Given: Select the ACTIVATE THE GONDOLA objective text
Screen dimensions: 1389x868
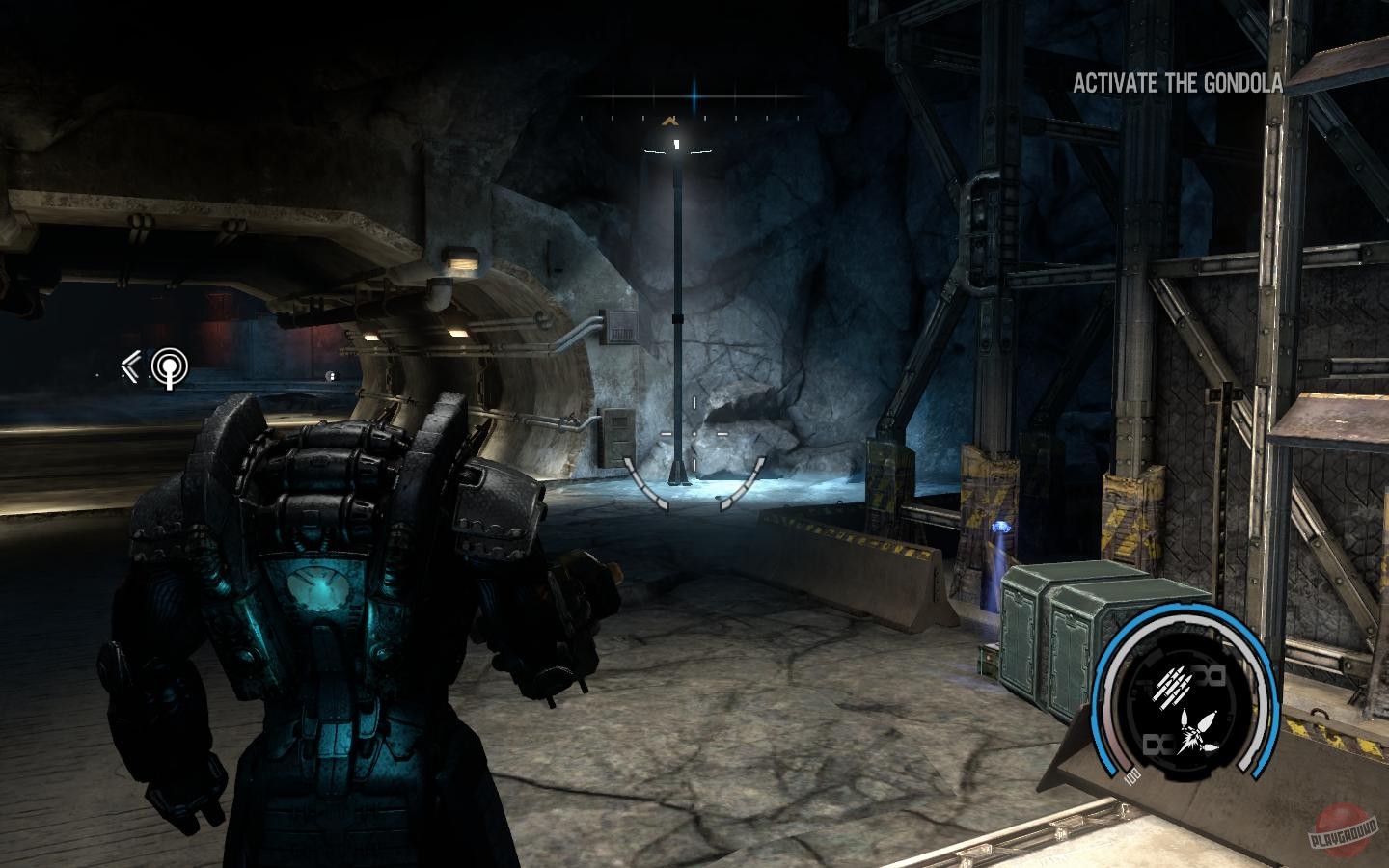Looking at the screenshot, I should click(x=1178, y=84).
